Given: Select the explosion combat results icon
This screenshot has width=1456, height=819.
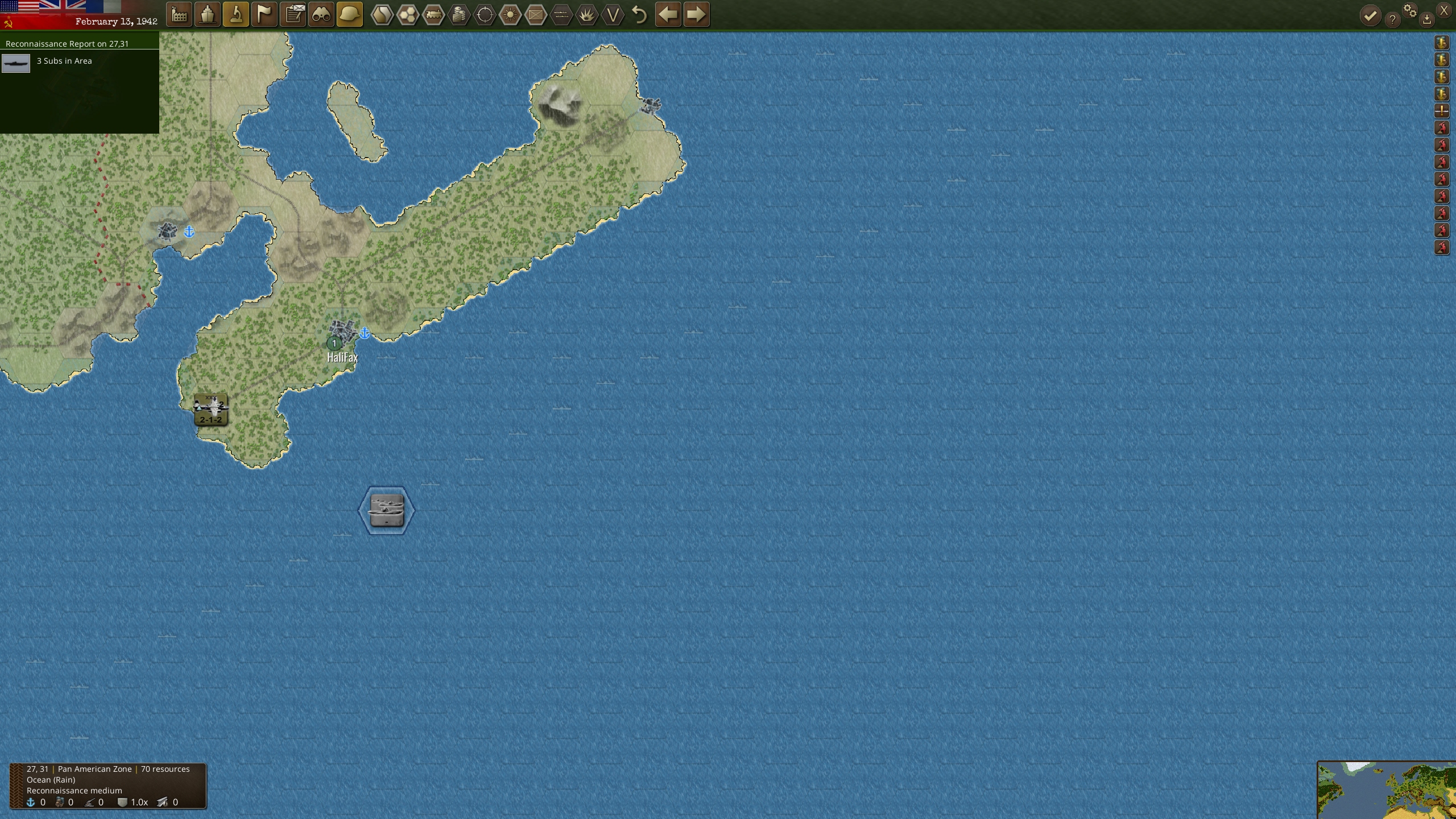Looking at the screenshot, I should point(586,14).
